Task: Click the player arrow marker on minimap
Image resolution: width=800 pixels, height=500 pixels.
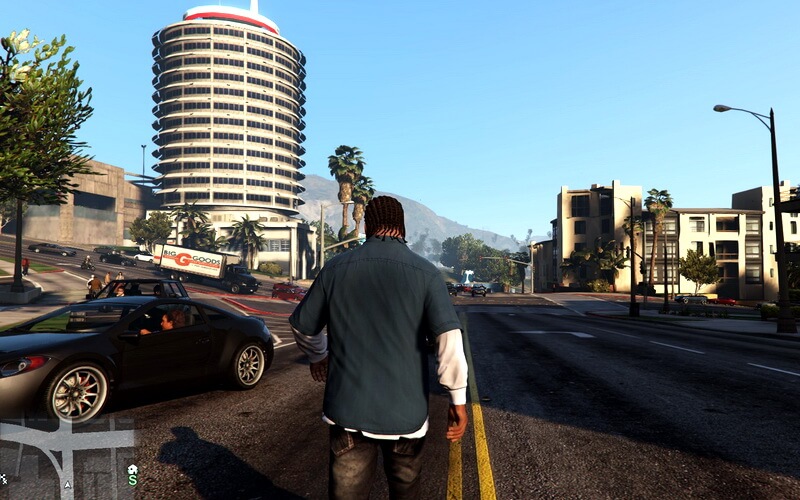Action: pyautogui.click(x=67, y=485)
